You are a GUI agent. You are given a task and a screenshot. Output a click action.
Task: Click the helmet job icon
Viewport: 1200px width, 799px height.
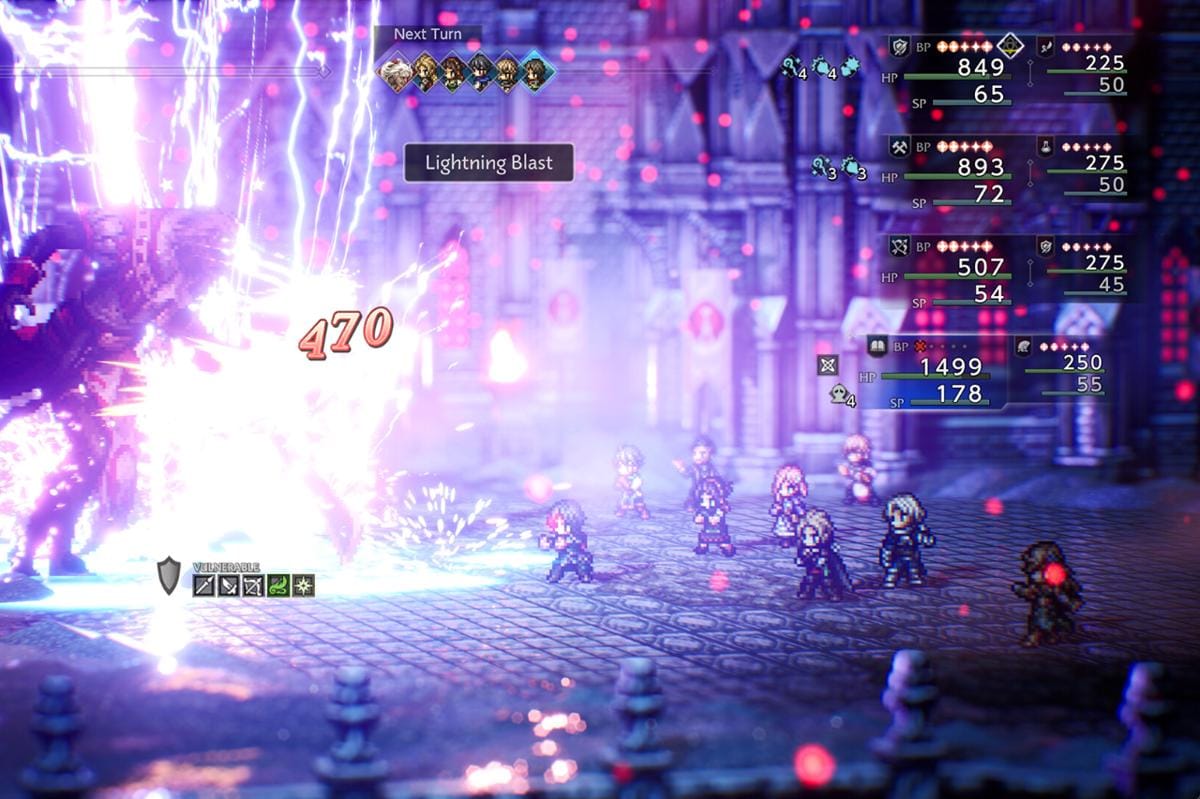(x=1024, y=346)
